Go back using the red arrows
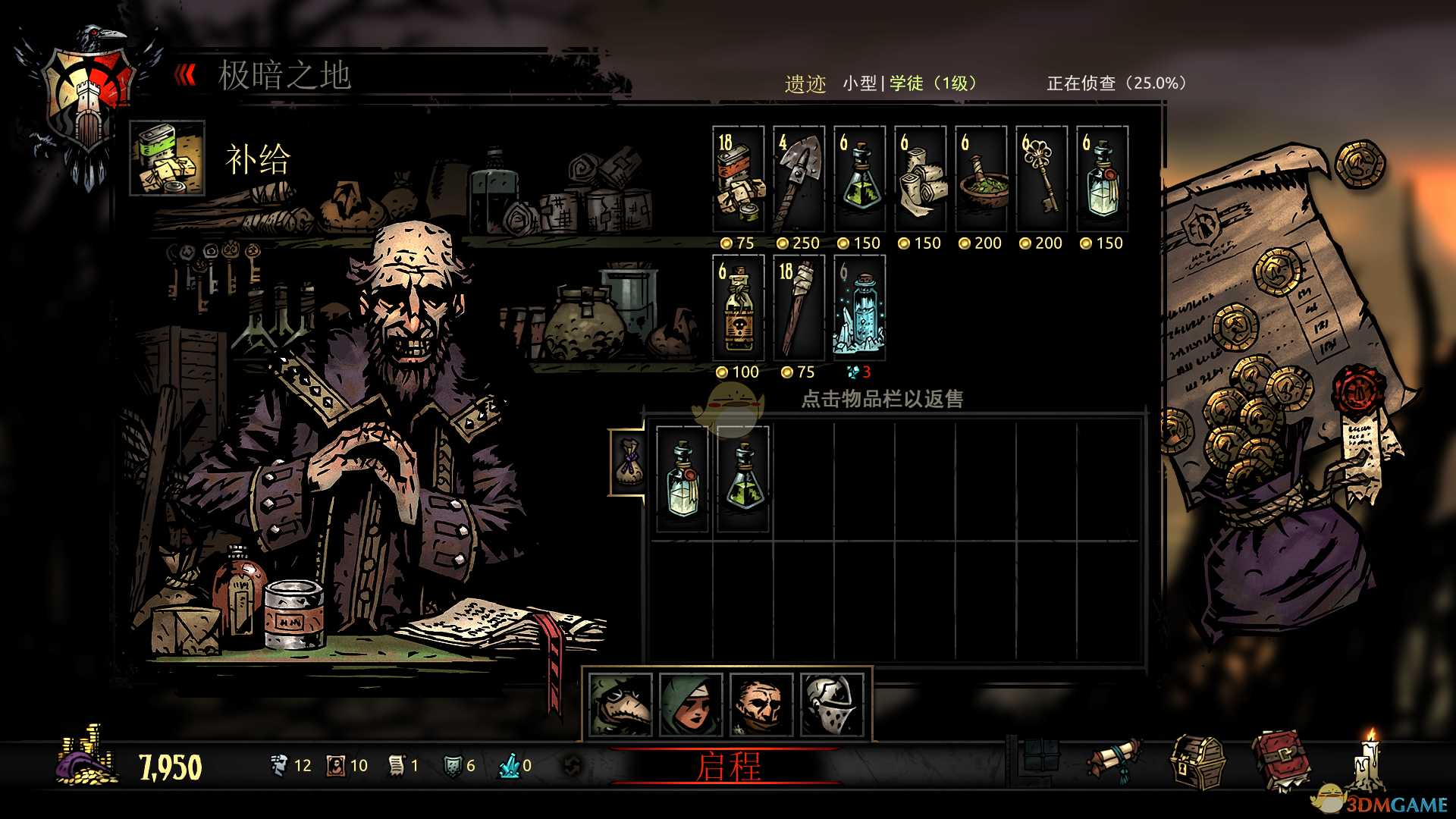Viewport: 1456px width, 819px height. [x=185, y=75]
